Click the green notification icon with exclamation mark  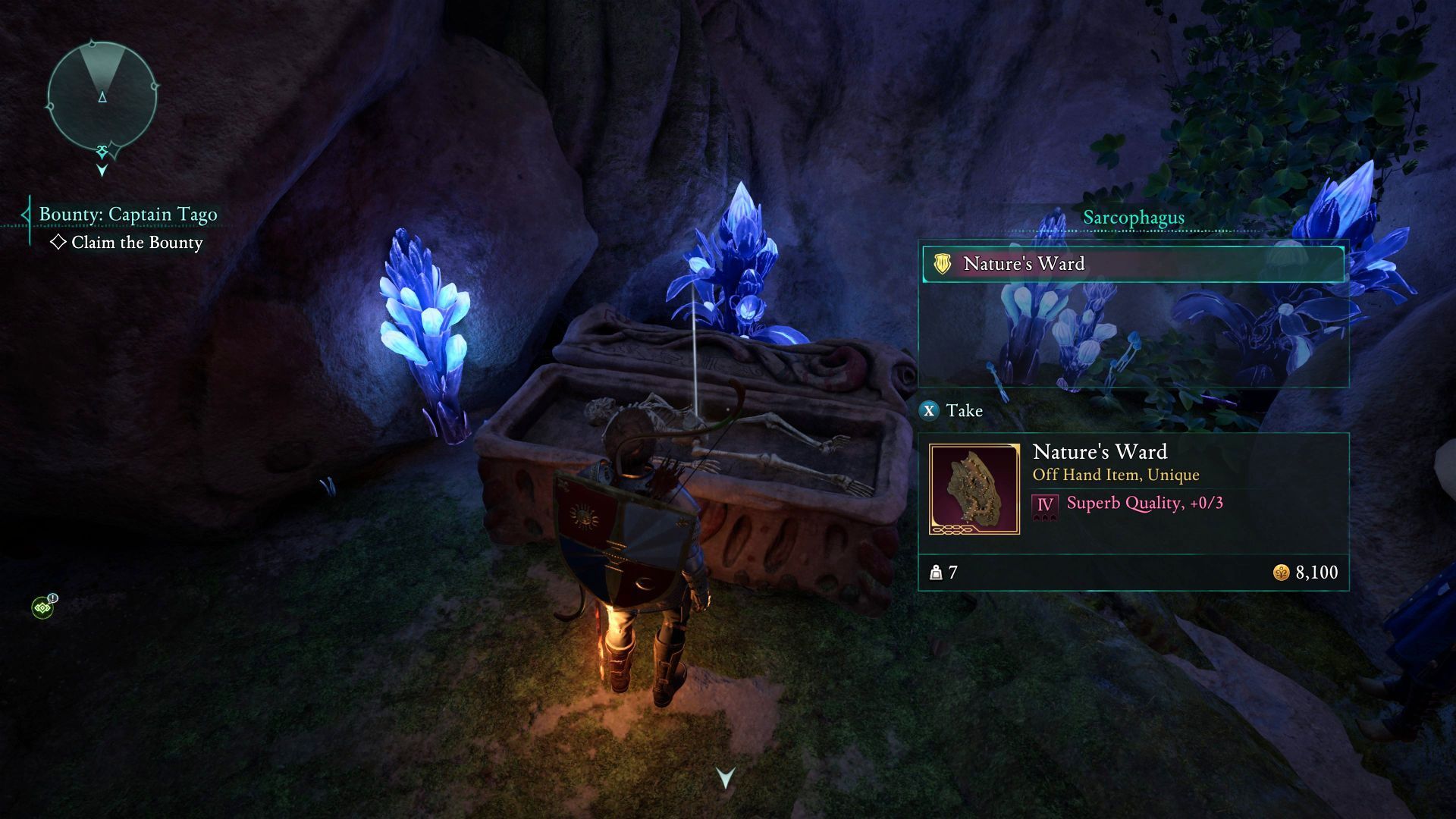pyautogui.click(x=43, y=607)
